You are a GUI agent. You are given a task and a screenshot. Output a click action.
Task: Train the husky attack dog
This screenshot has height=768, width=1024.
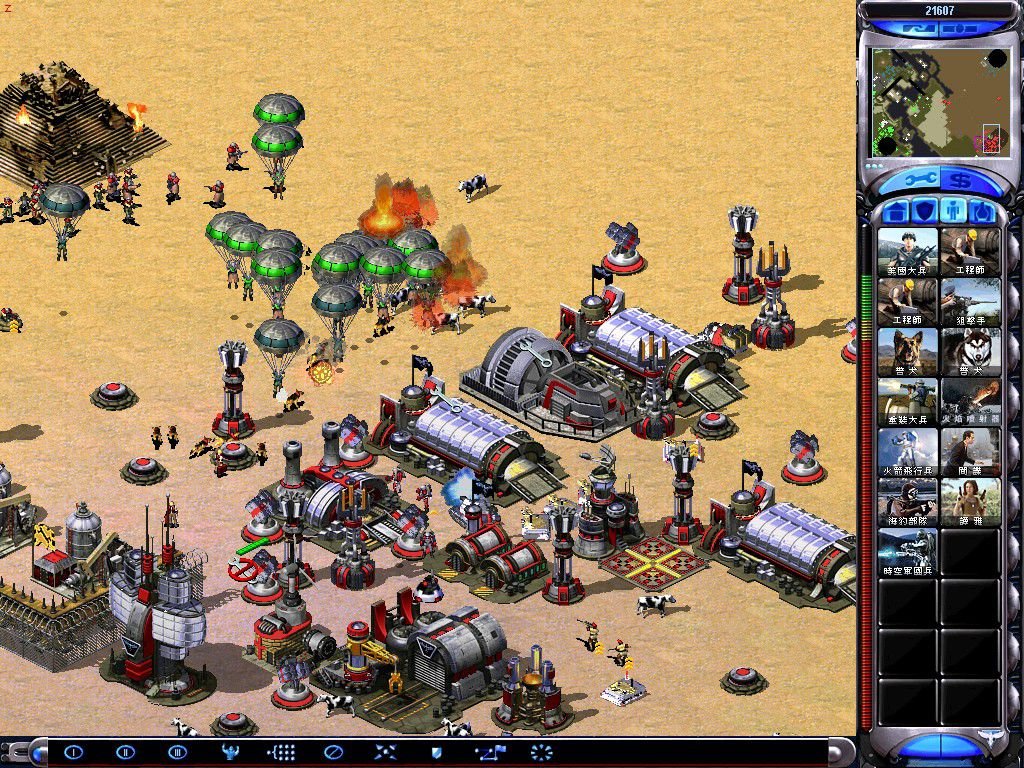[x=970, y=352]
